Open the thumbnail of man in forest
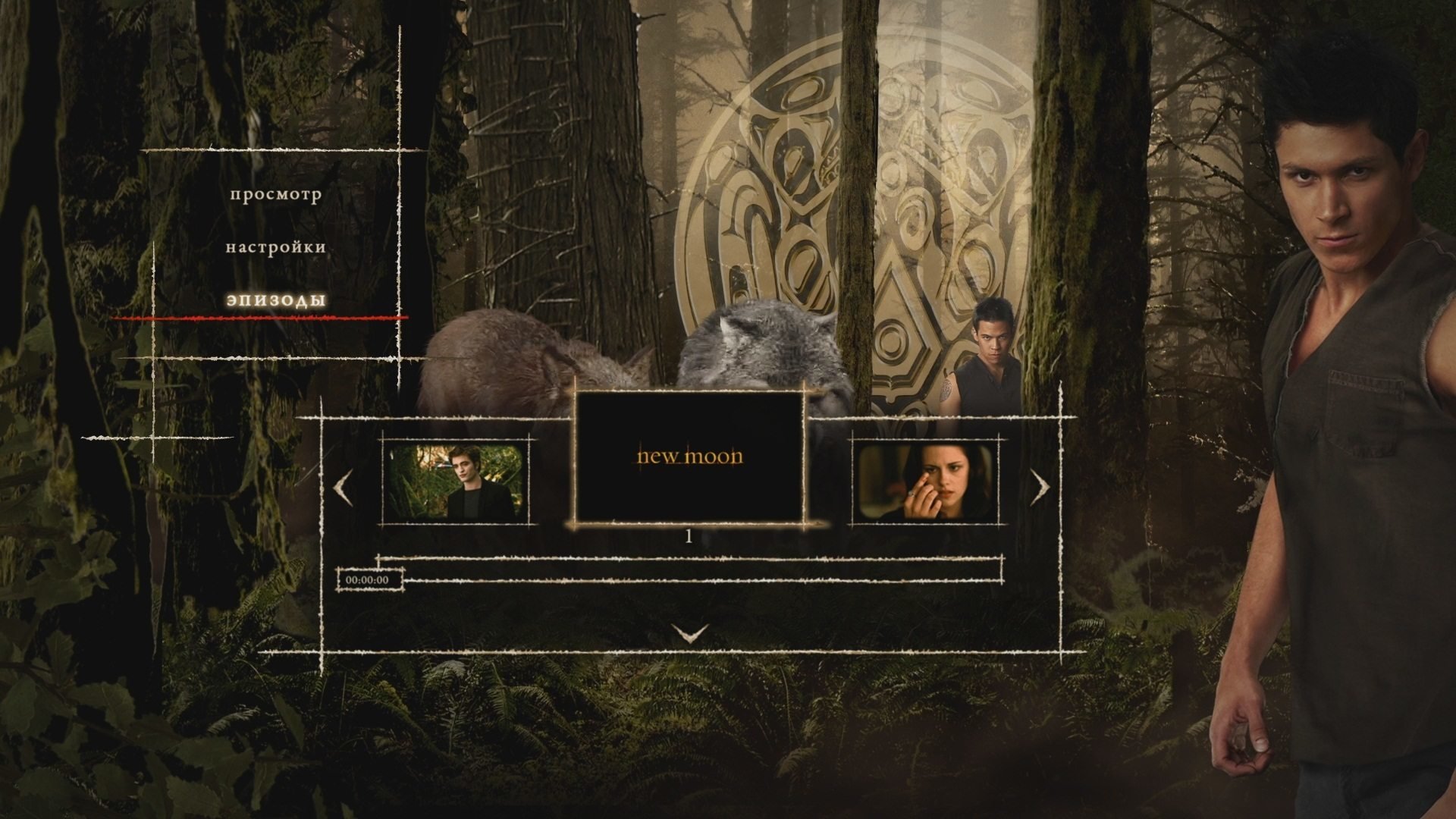The image size is (1456, 819). pos(456,482)
